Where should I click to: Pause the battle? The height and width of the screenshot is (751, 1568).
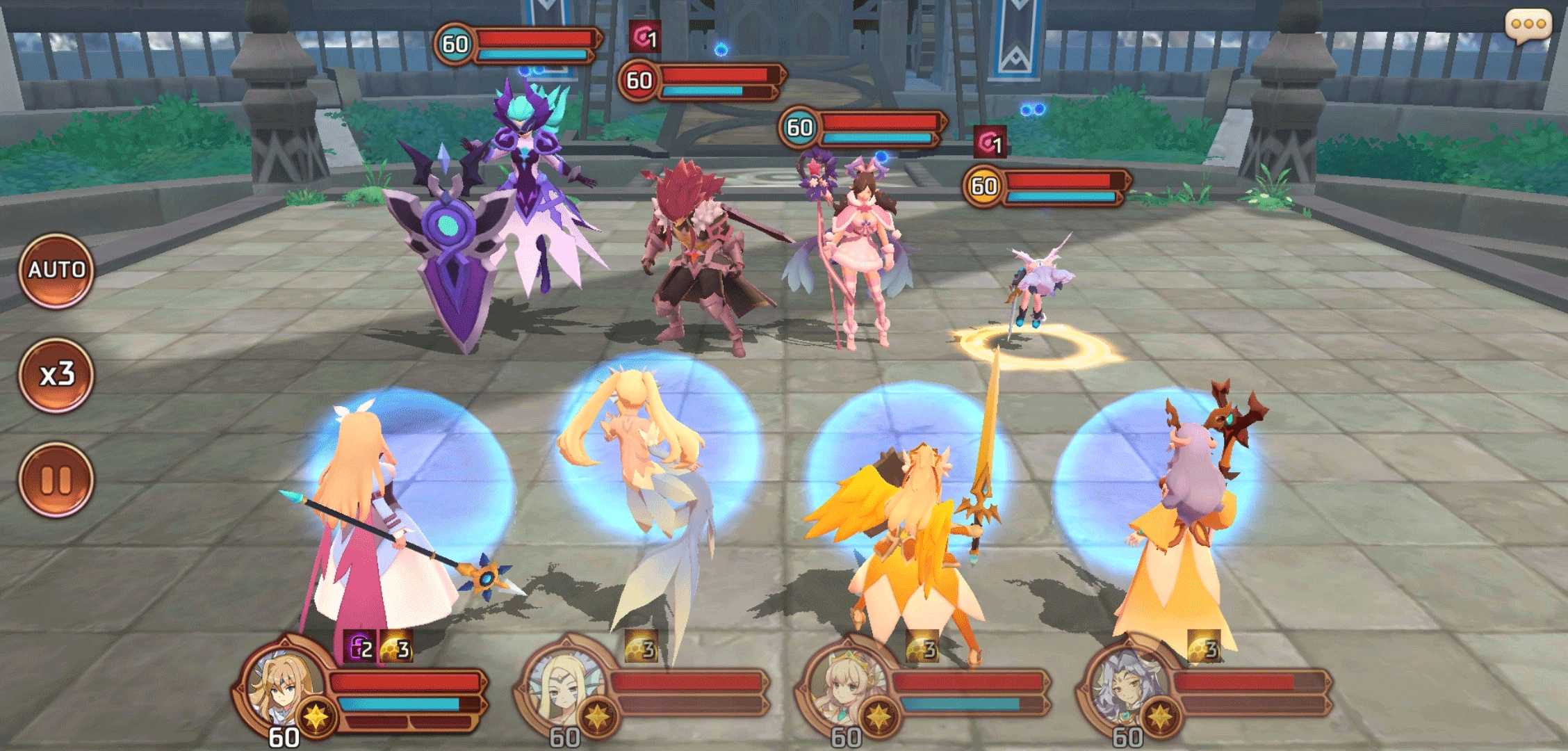point(56,480)
